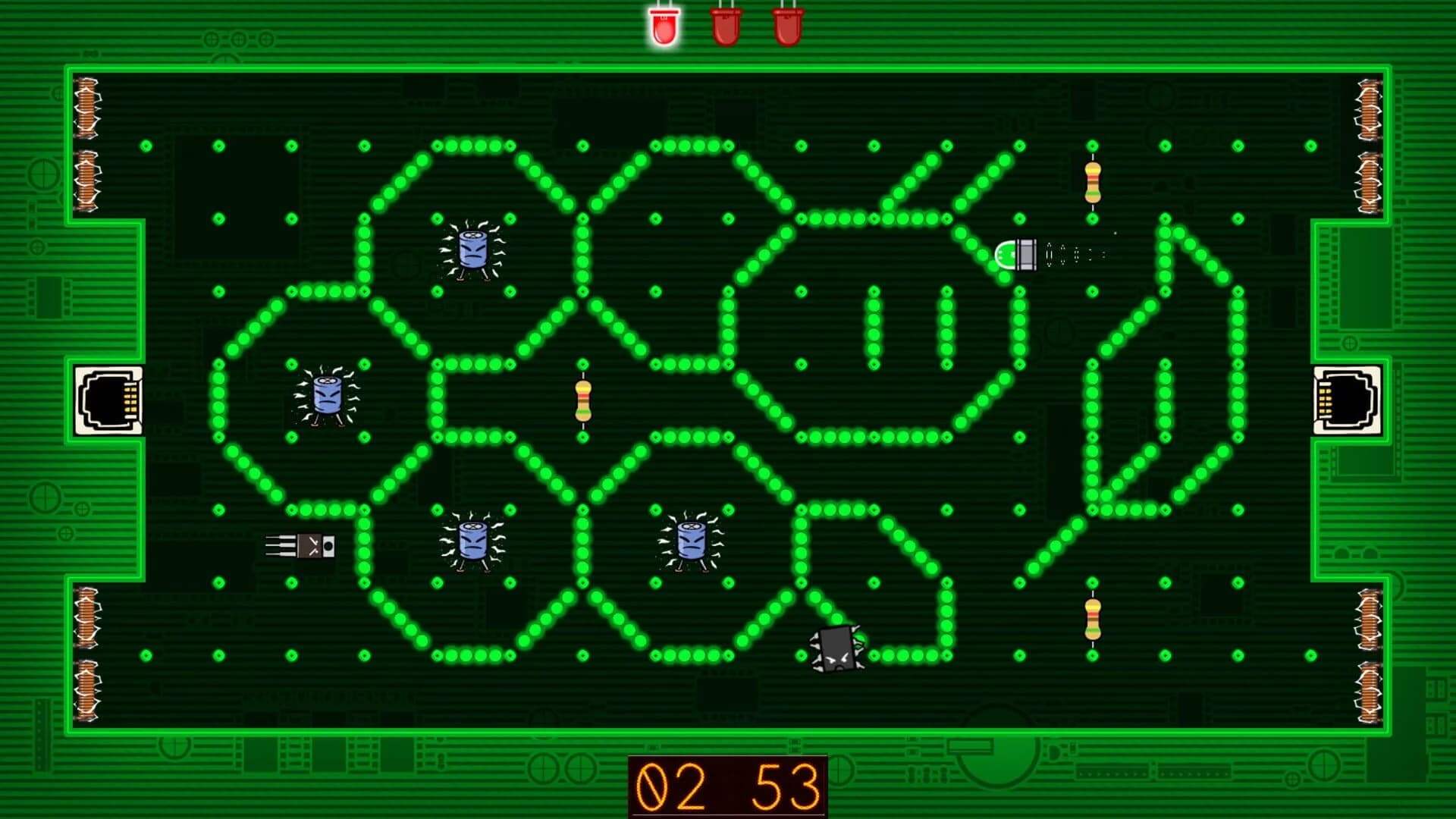Select the resistor near the top-right corner
This screenshot has width=1456, height=819.
pos(1092,182)
